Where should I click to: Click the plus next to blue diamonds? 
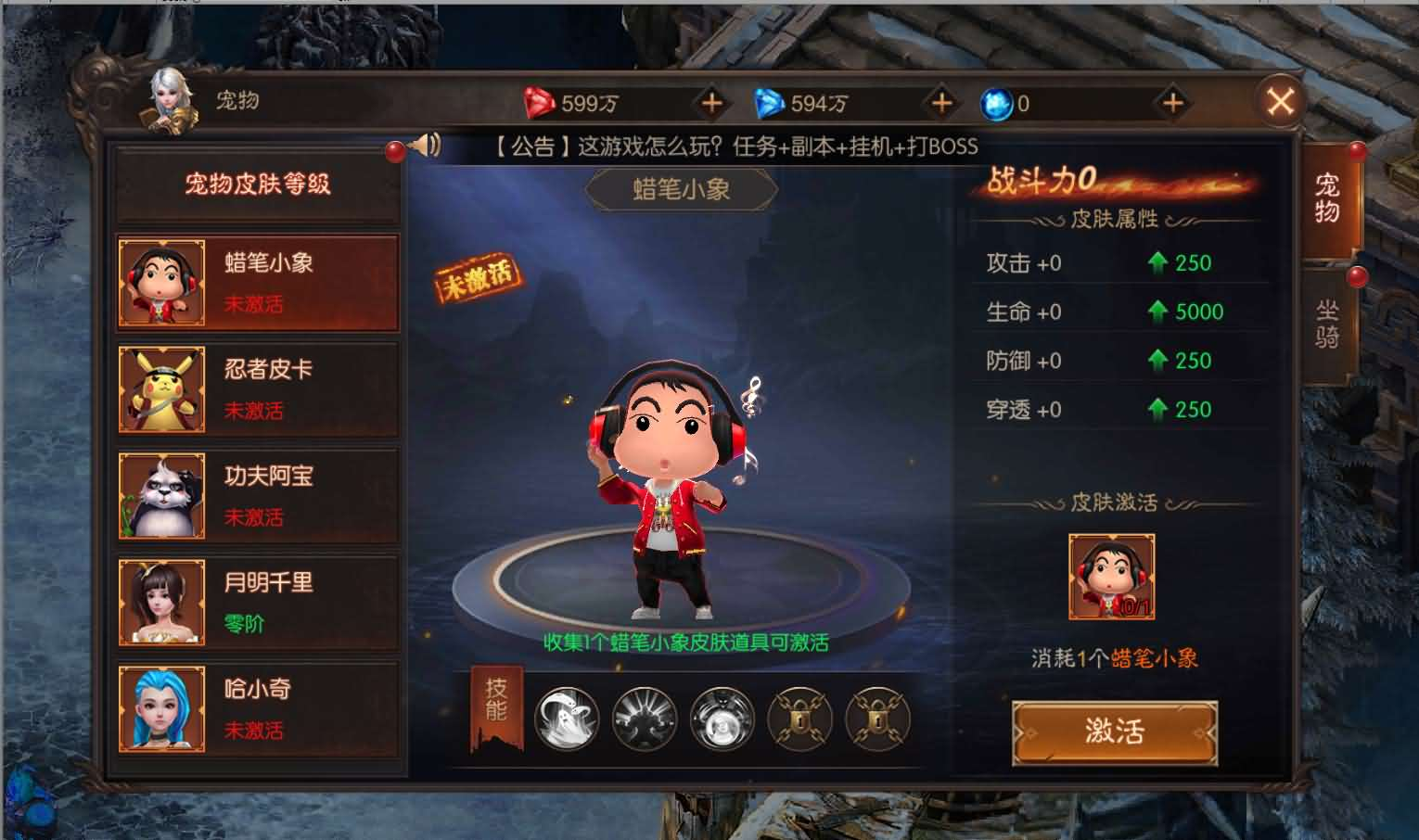click(941, 104)
